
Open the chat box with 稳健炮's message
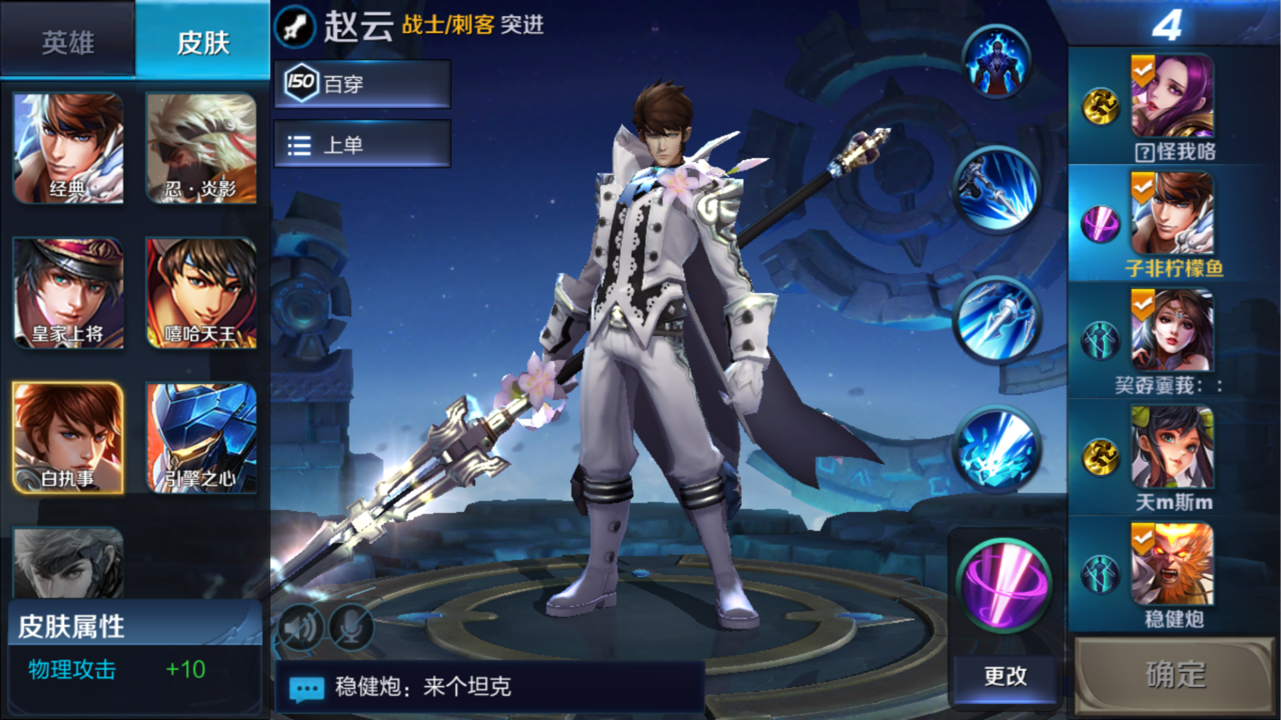pos(490,687)
